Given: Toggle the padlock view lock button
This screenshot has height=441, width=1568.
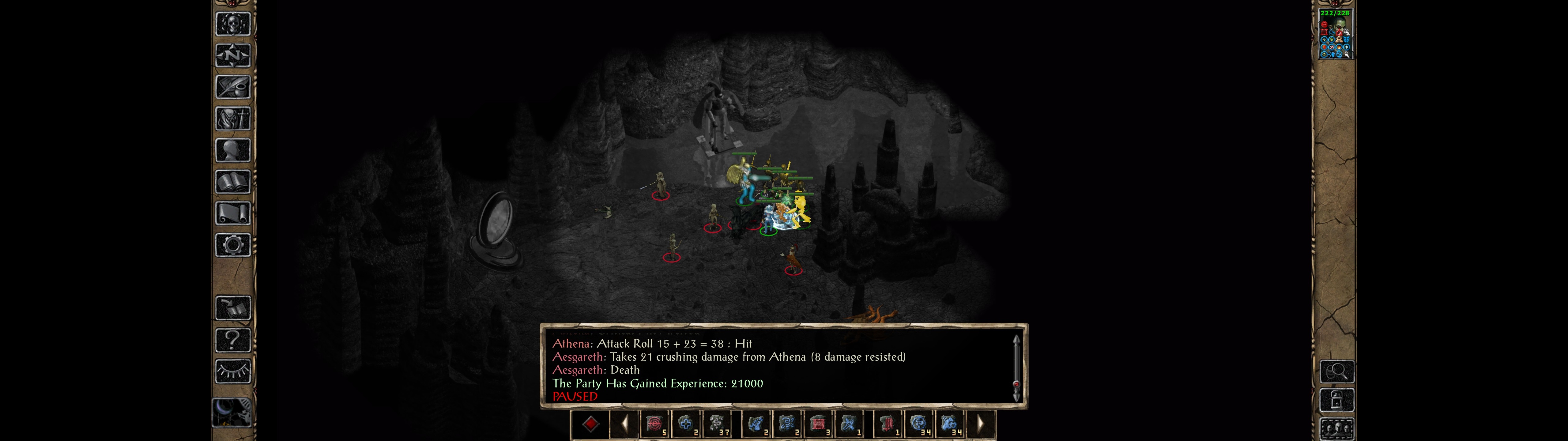Looking at the screenshot, I should tap(1337, 401).
